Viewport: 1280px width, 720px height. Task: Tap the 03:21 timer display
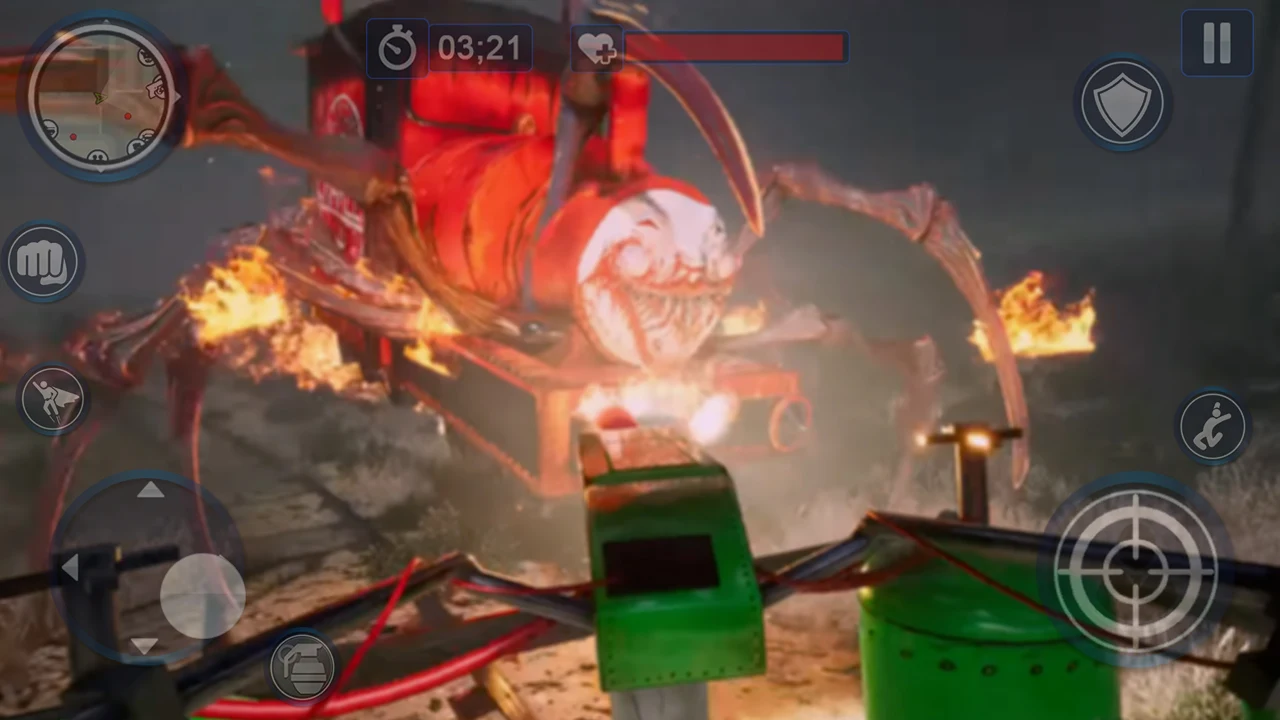click(479, 48)
